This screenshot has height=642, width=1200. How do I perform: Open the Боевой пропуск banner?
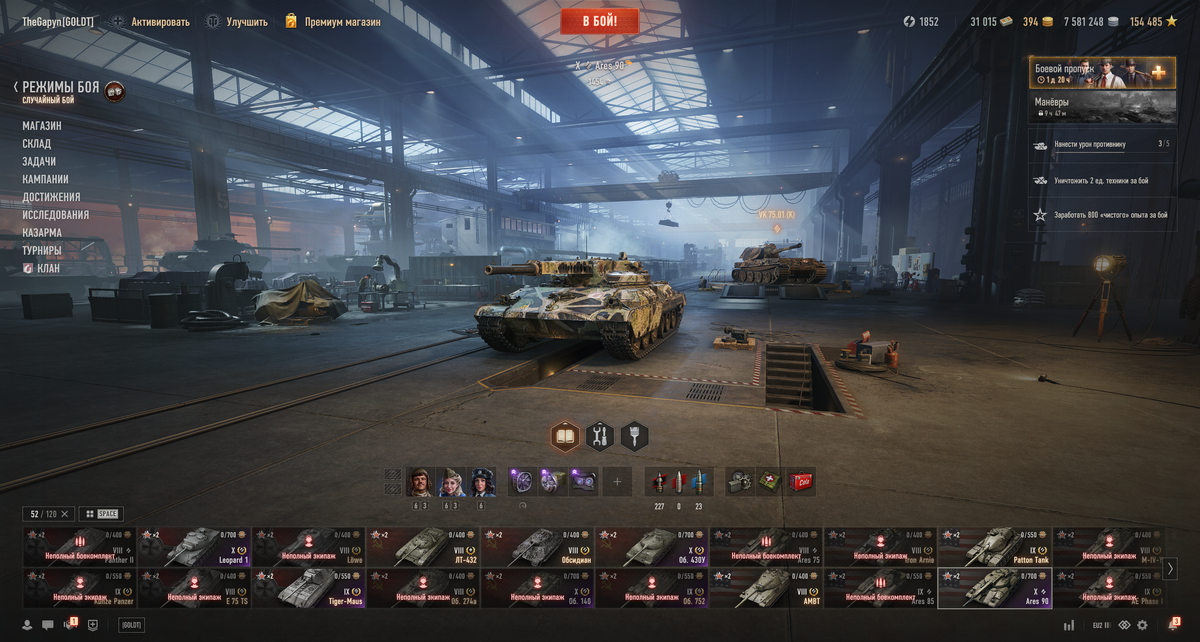click(x=1102, y=73)
